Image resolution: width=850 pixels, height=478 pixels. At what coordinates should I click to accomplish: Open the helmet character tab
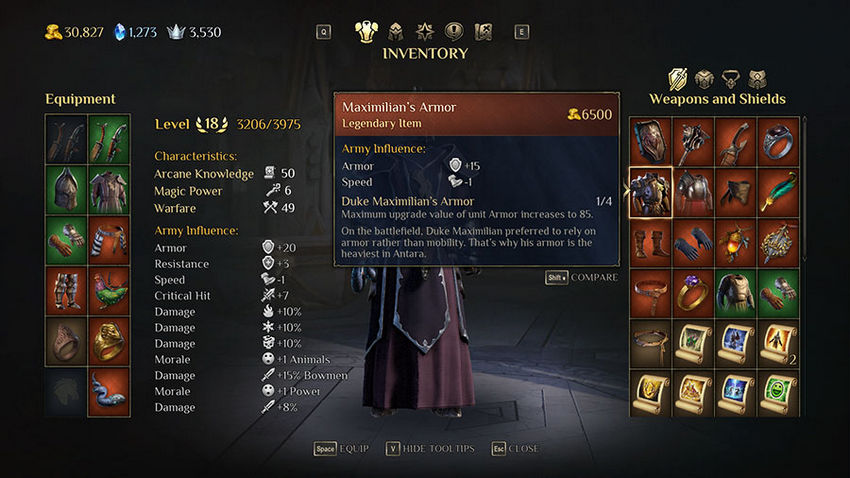(x=396, y=31)
